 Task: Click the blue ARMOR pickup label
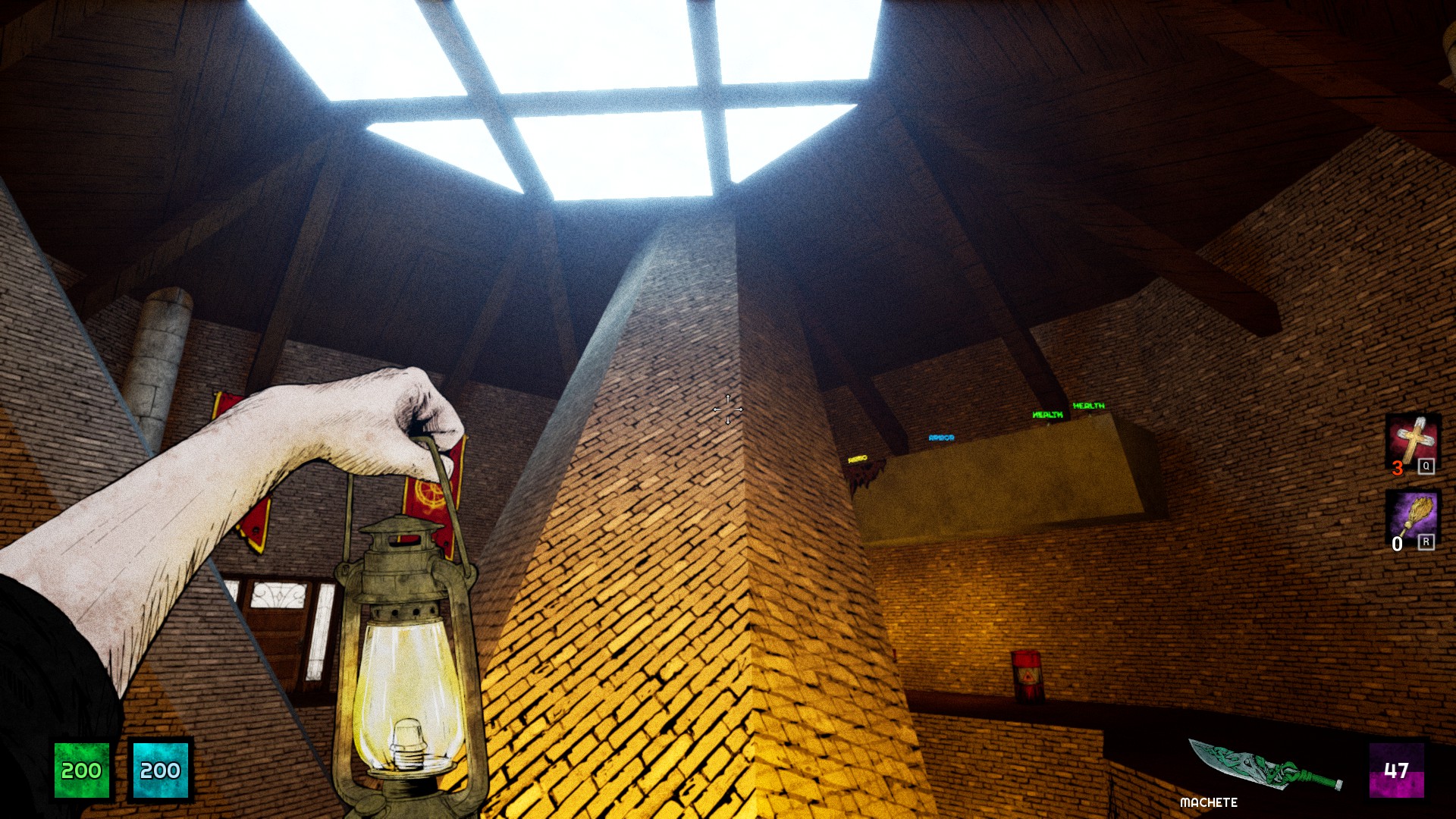942,438
